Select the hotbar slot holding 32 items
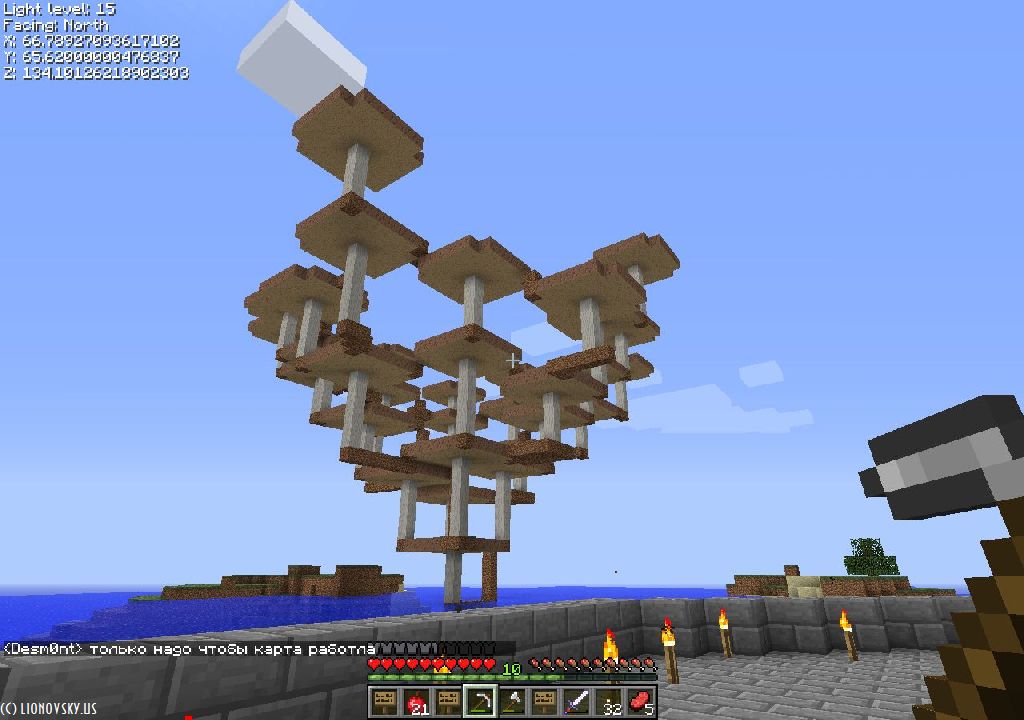Viewport: 1024px width, 720px height. tap(608, 702)
